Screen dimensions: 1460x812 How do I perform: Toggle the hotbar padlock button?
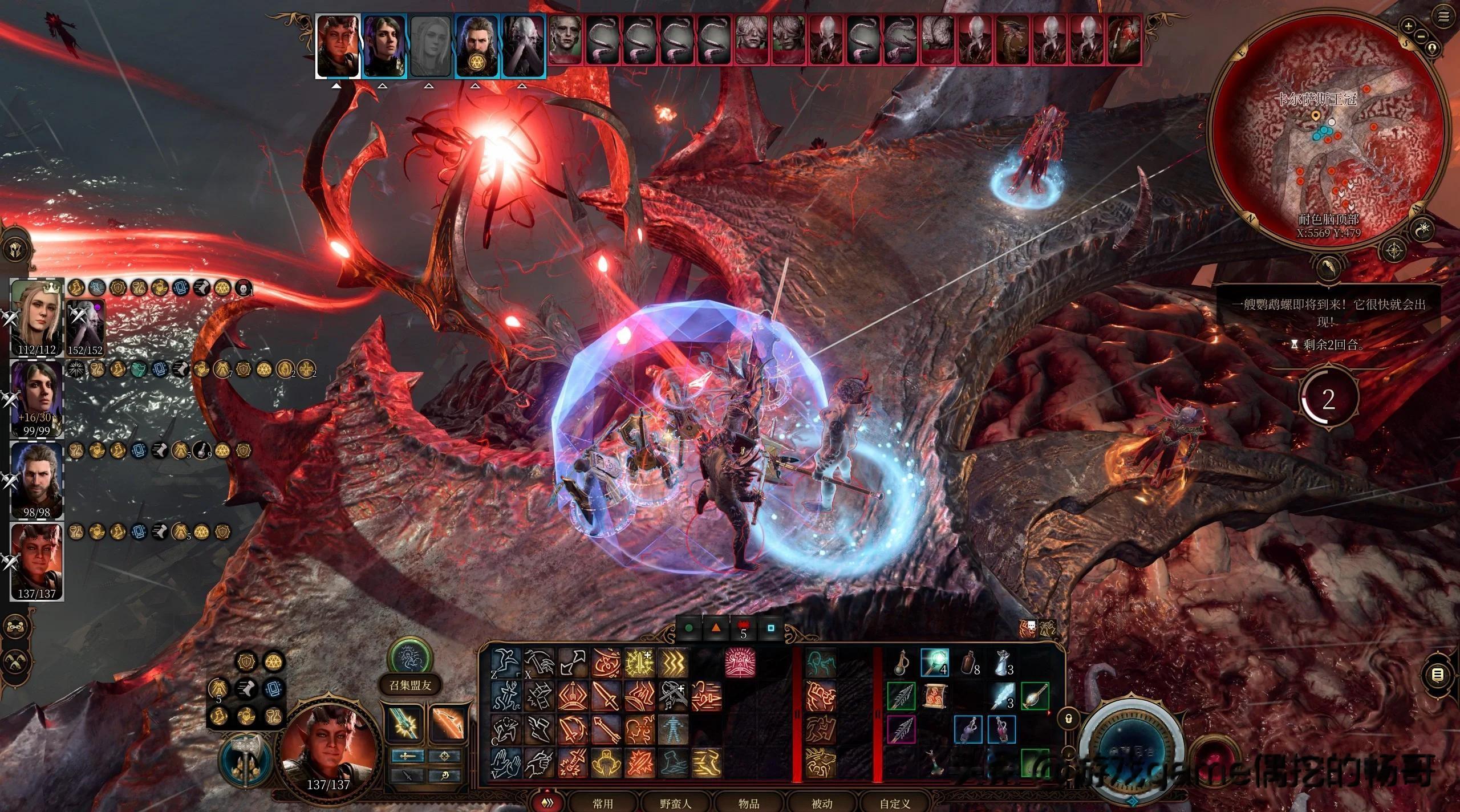[x=1069, y=719]
